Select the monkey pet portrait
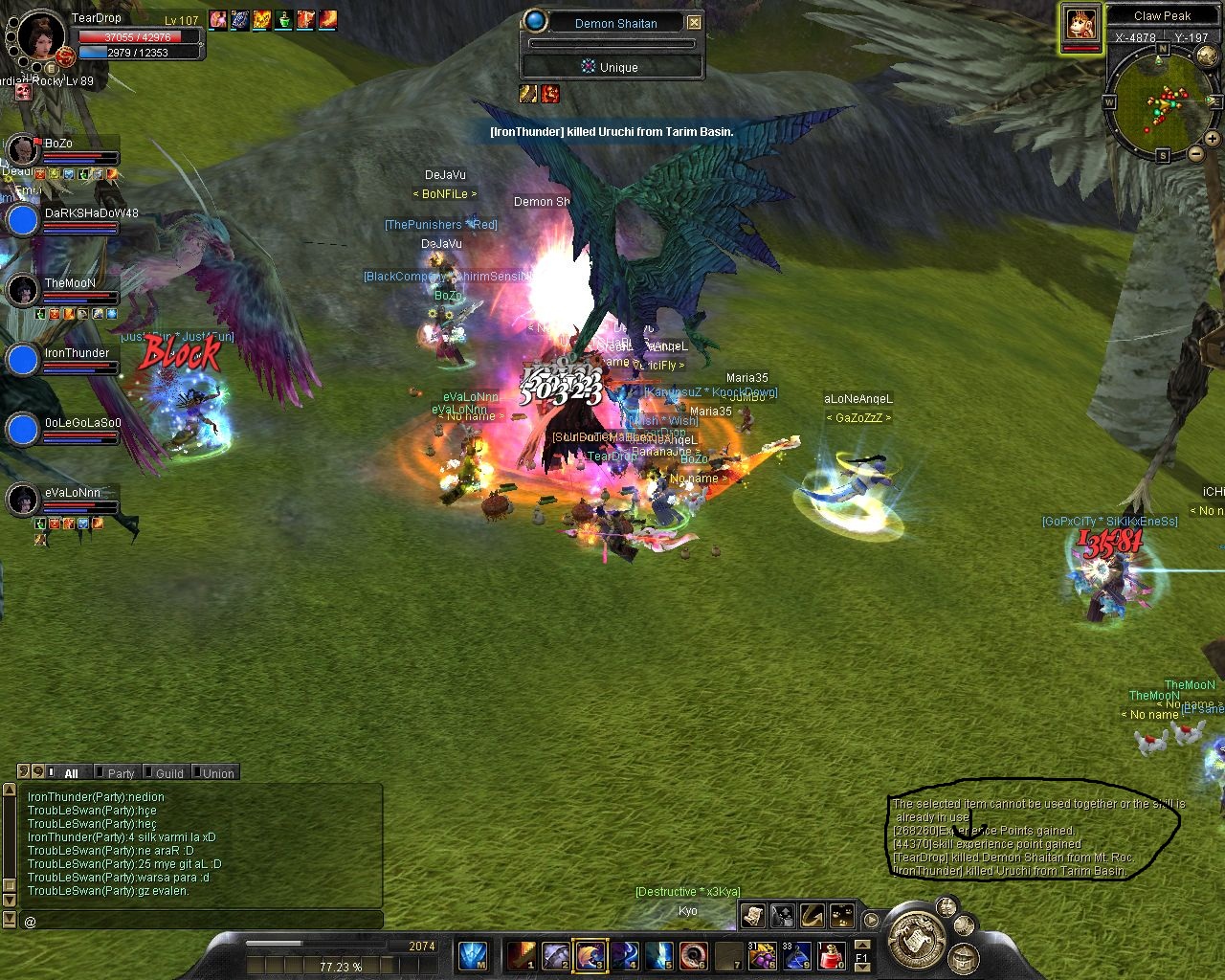 [1080, 24]
